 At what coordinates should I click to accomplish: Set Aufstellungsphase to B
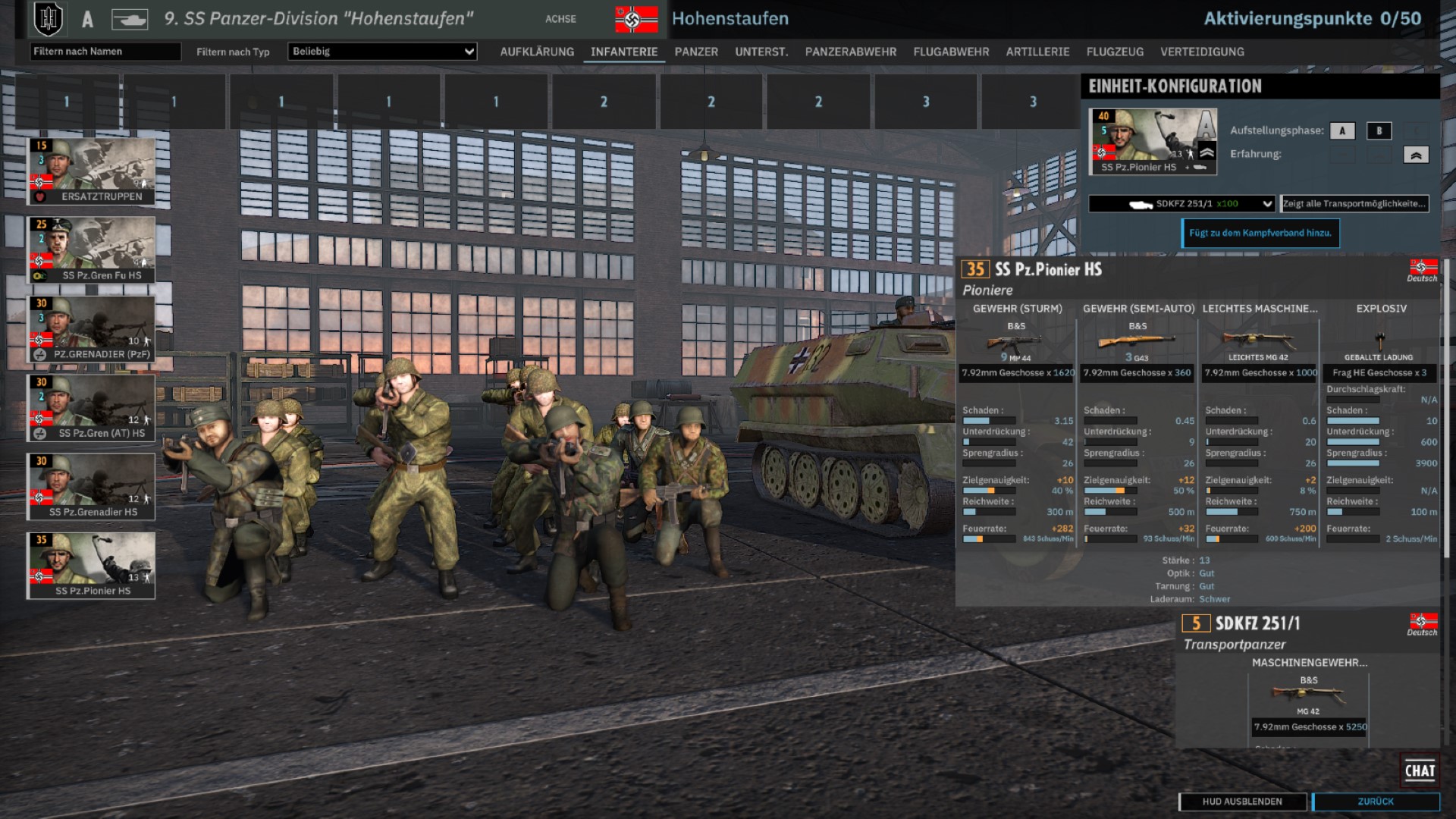tap(1379, 130)
